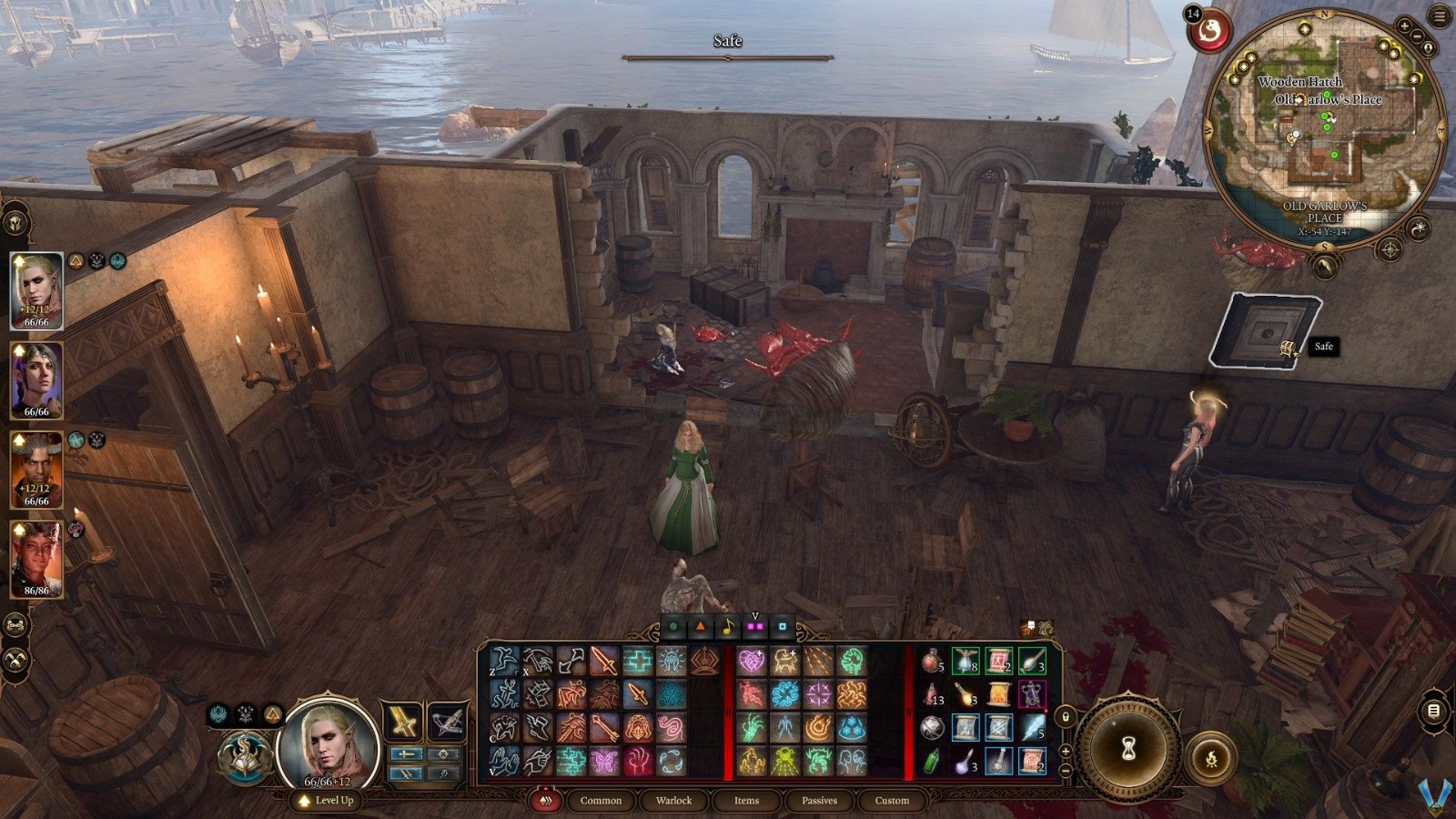1456x819 pixels.
Task: Expand actions with the red double-chevron next to Common
Action: pos(545,801)
